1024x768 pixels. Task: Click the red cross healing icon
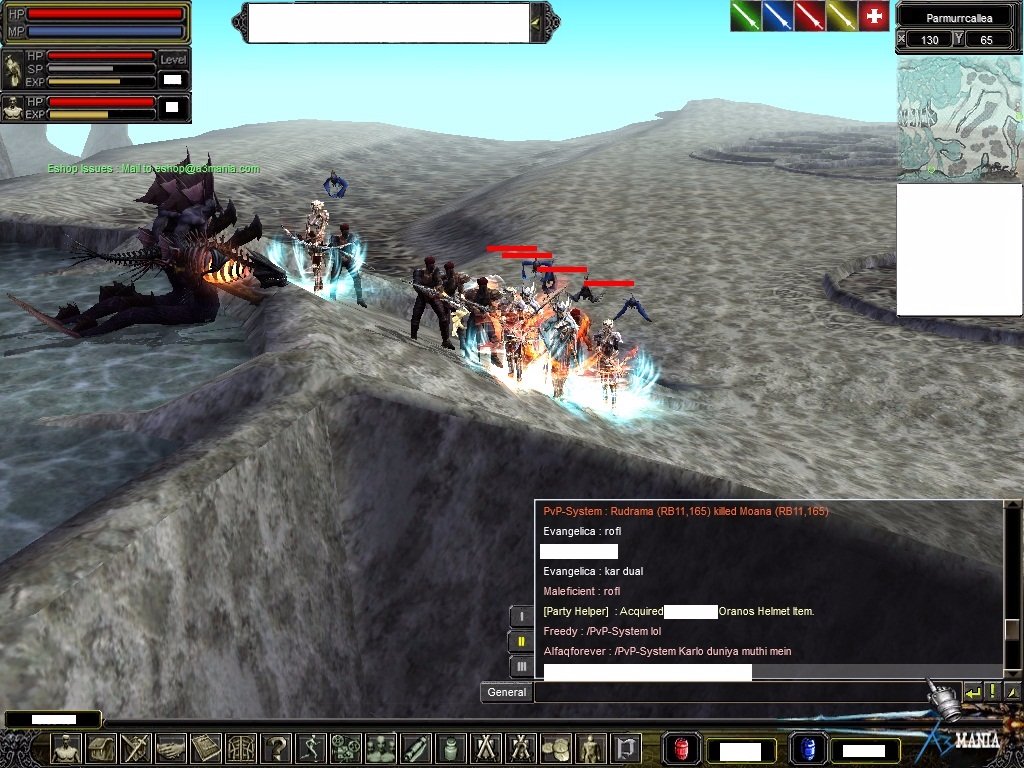874,16
